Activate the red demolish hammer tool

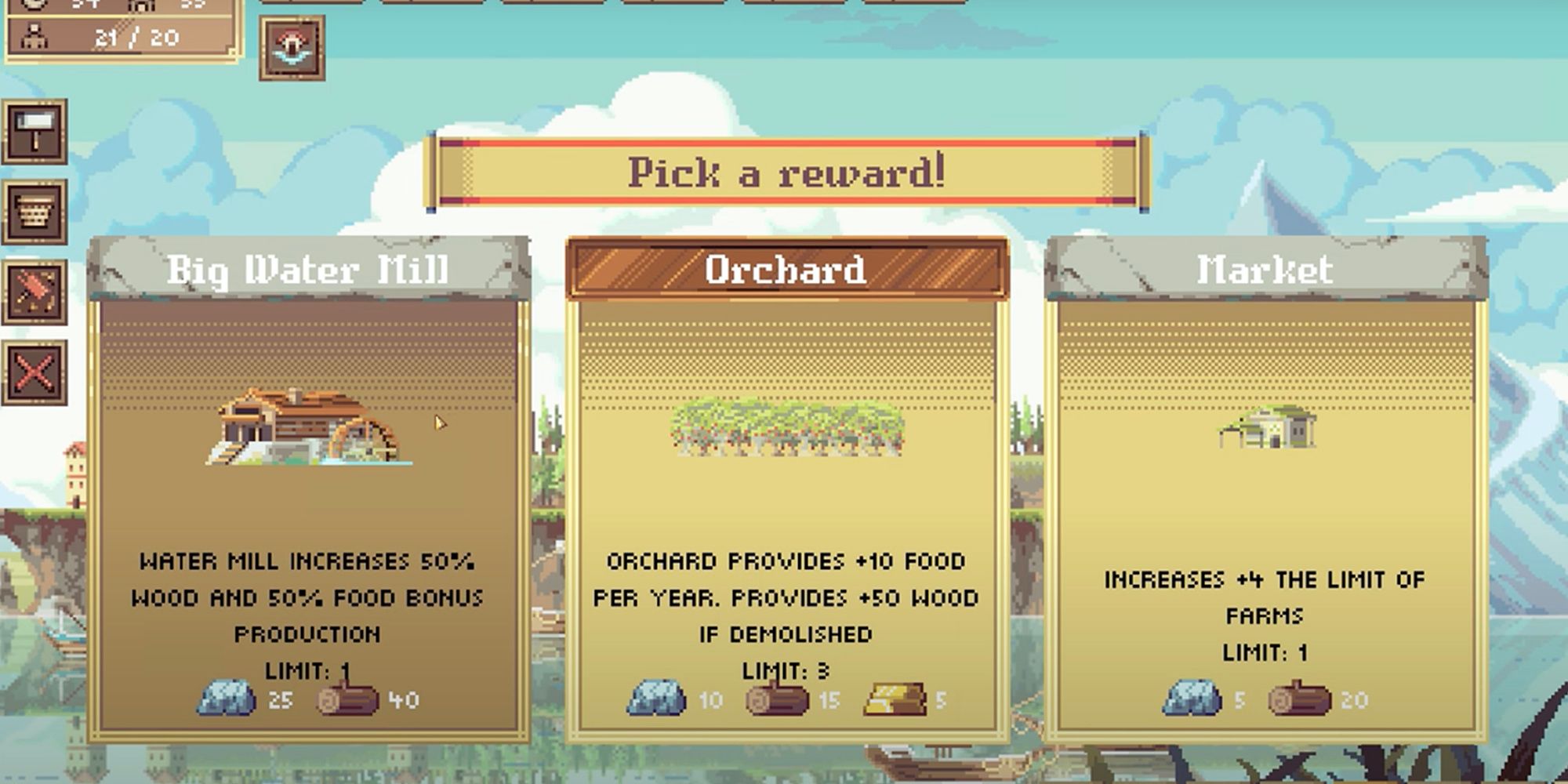click(x=34, y=292)
